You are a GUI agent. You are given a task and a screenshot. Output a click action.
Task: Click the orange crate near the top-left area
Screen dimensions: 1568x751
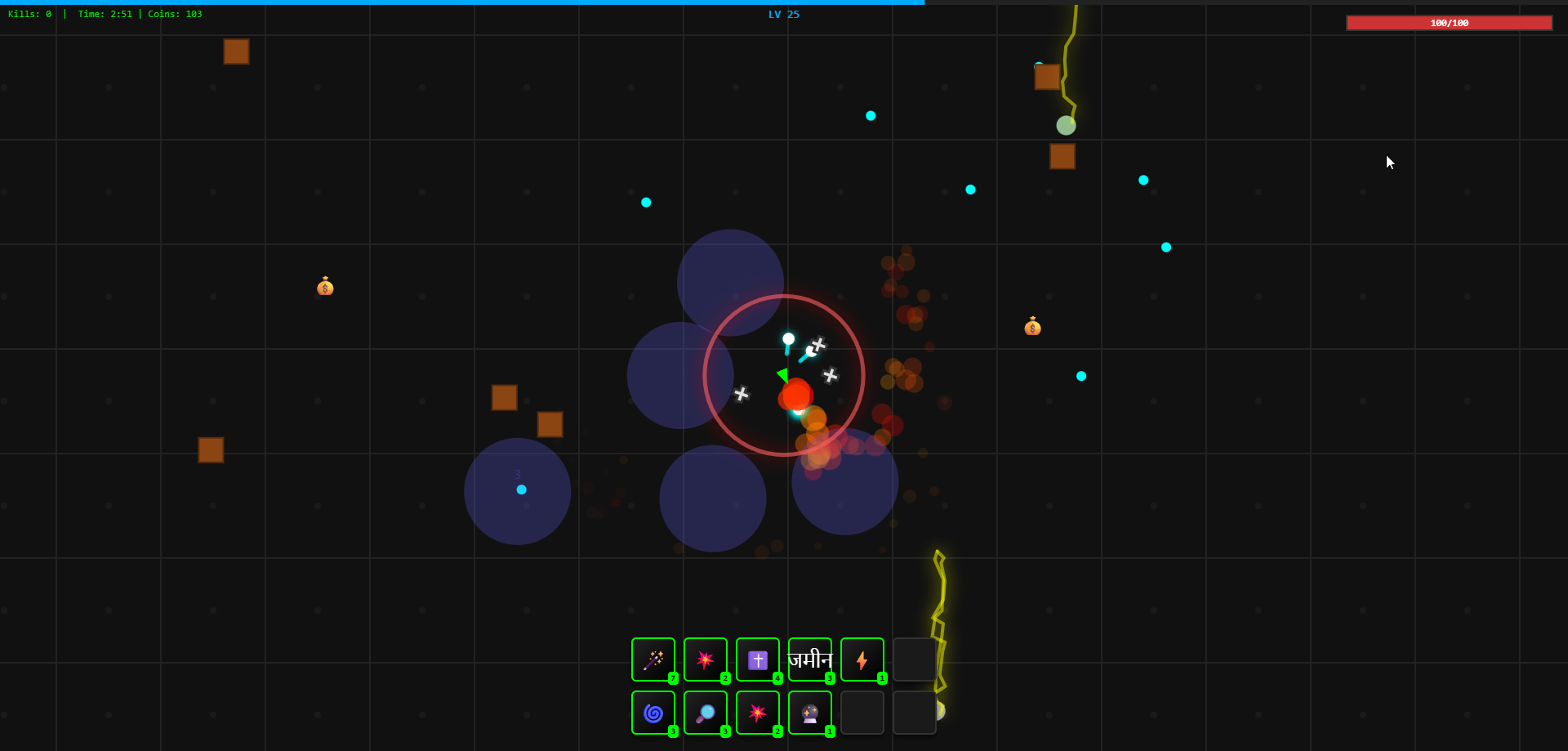click(236, 51)
